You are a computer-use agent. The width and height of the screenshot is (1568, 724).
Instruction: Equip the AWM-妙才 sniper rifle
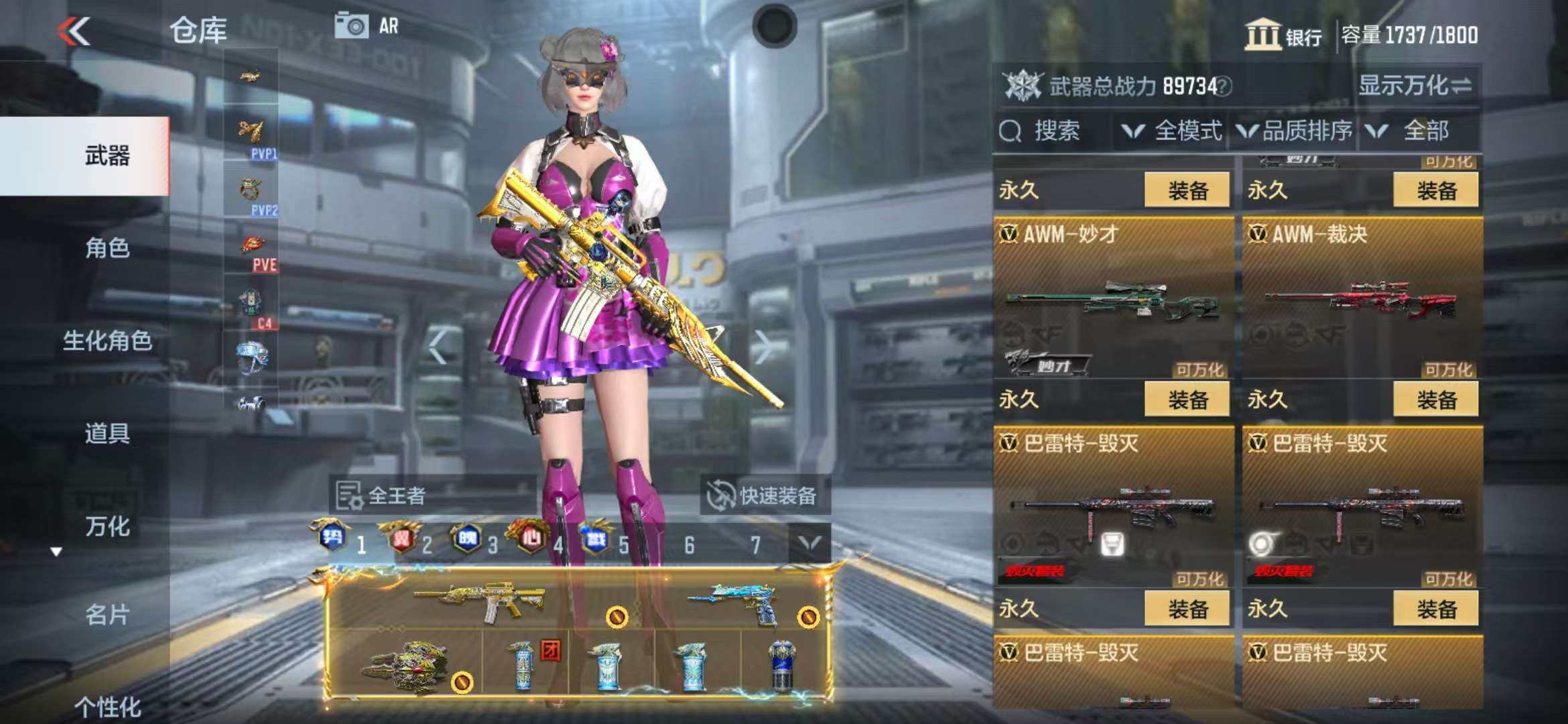(1187, 400)
